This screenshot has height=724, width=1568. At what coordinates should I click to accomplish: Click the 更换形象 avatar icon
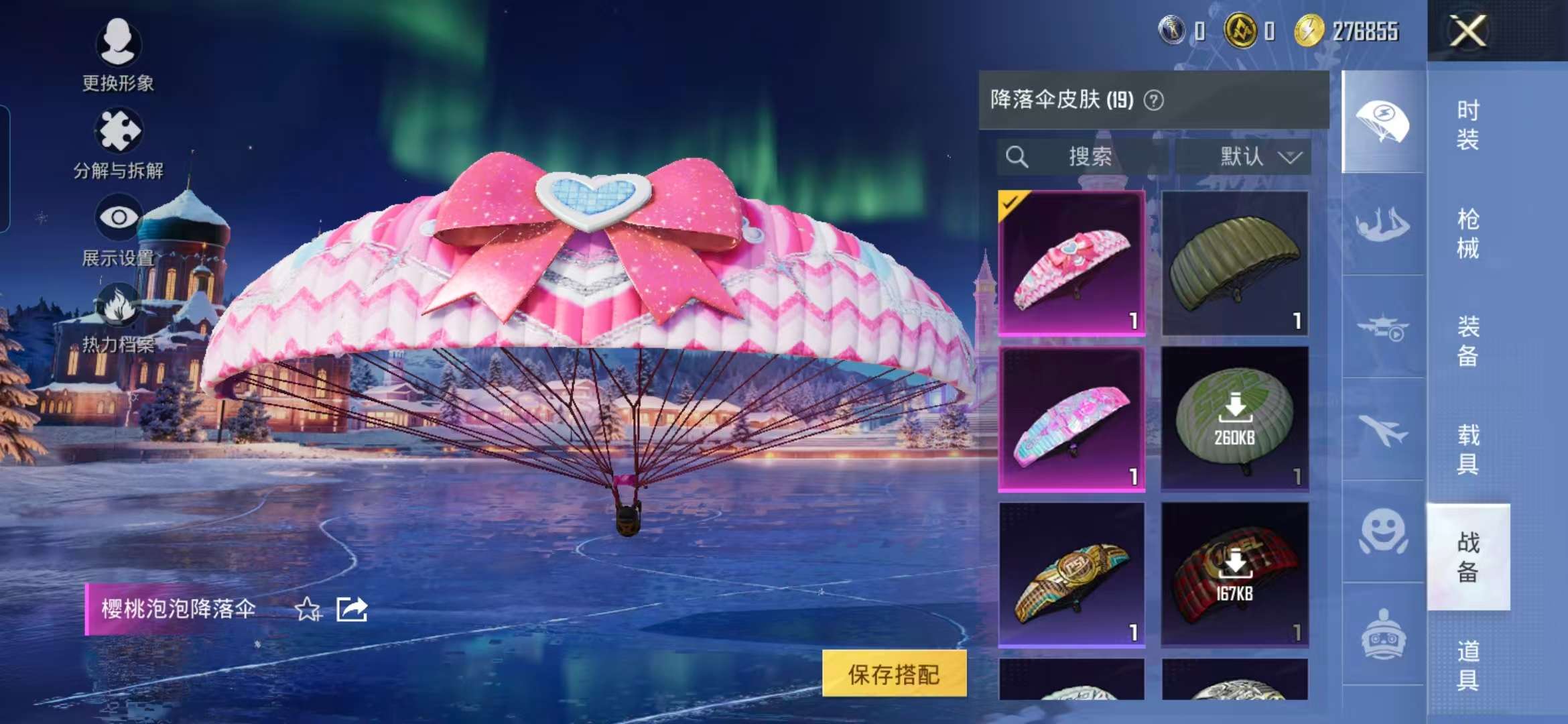tap(119, 42)
